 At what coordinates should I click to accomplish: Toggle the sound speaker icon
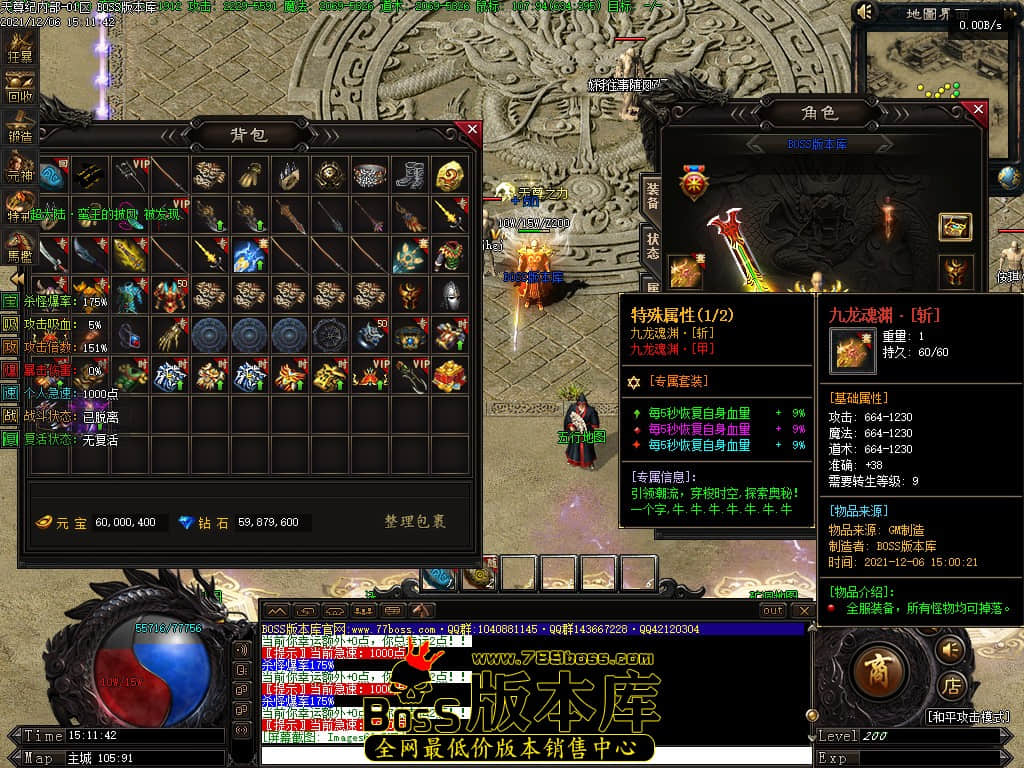pos(865,12)
